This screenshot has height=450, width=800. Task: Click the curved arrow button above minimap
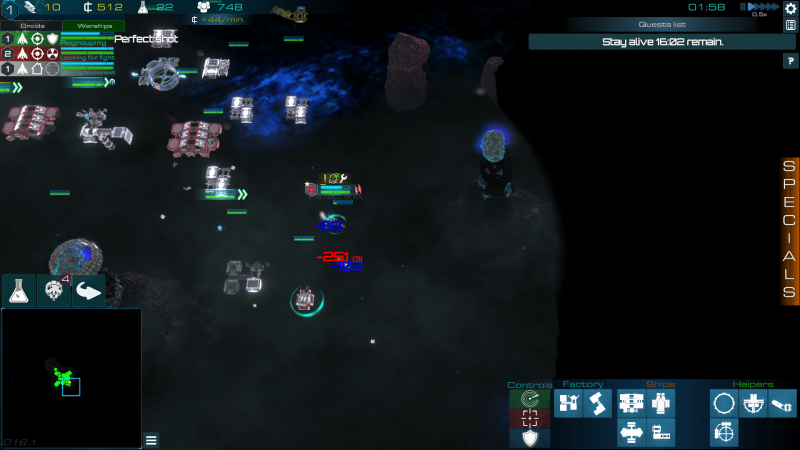pos(88,291)
